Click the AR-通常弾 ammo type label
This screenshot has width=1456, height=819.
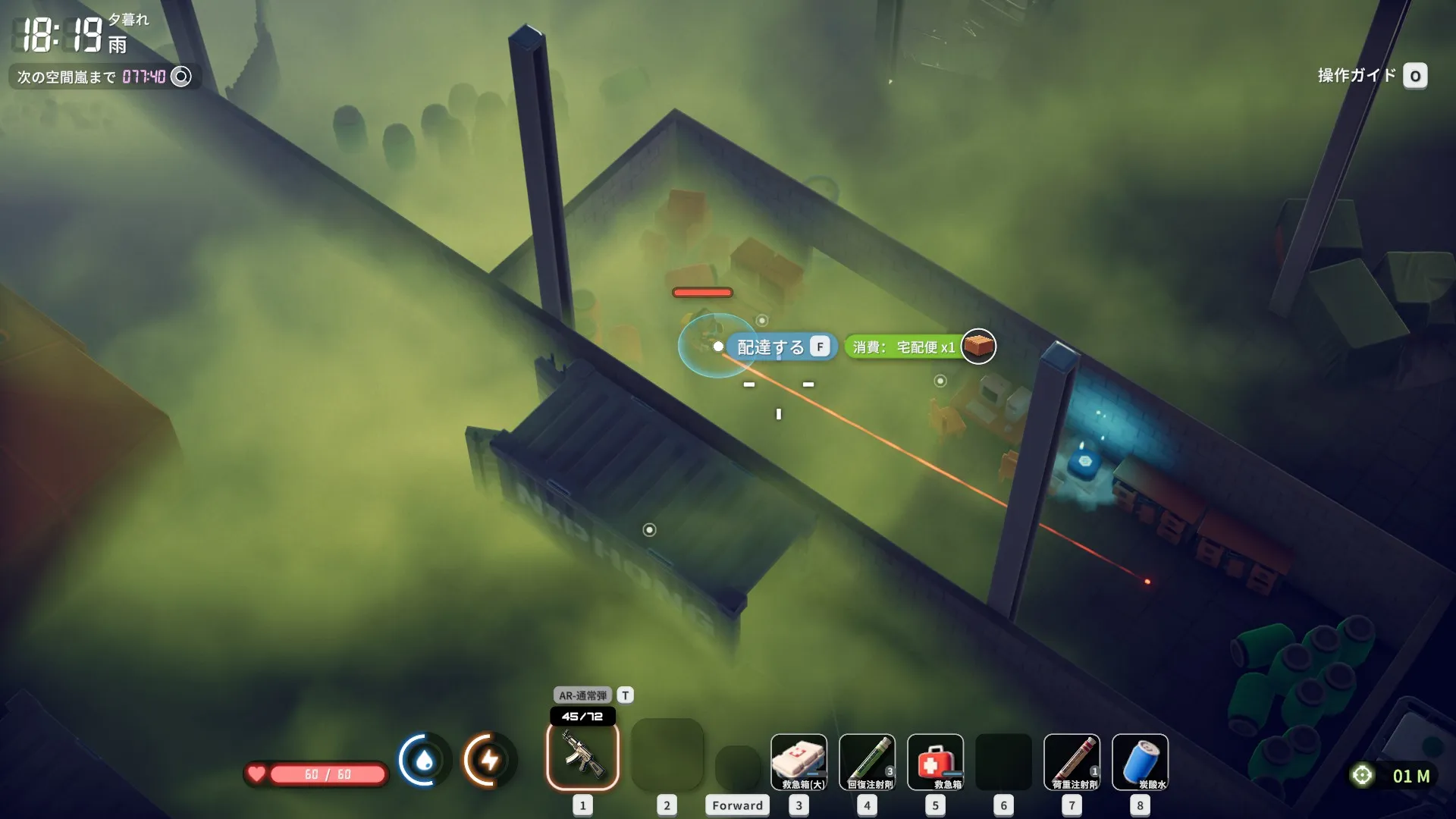click(x=582, y=695)
